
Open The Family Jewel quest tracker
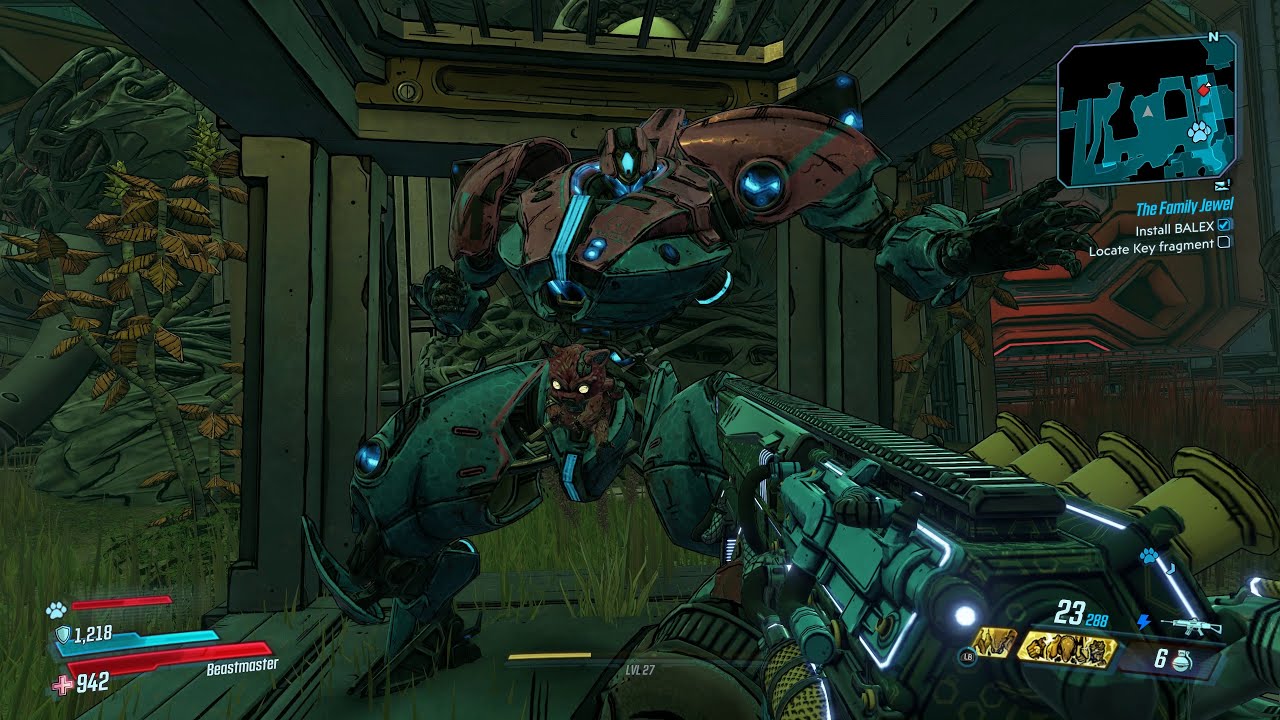(x=1184, y=206)
